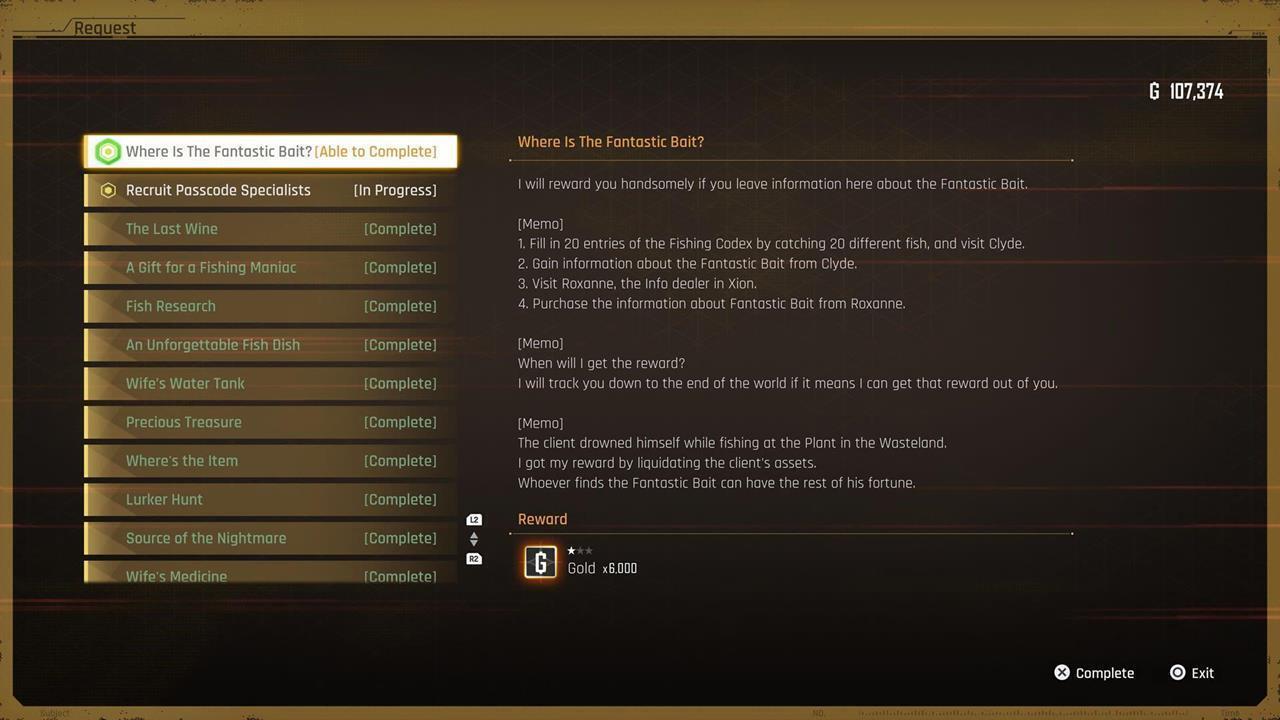Select the 'Lurker Hunt' quest

pos(270,499)
